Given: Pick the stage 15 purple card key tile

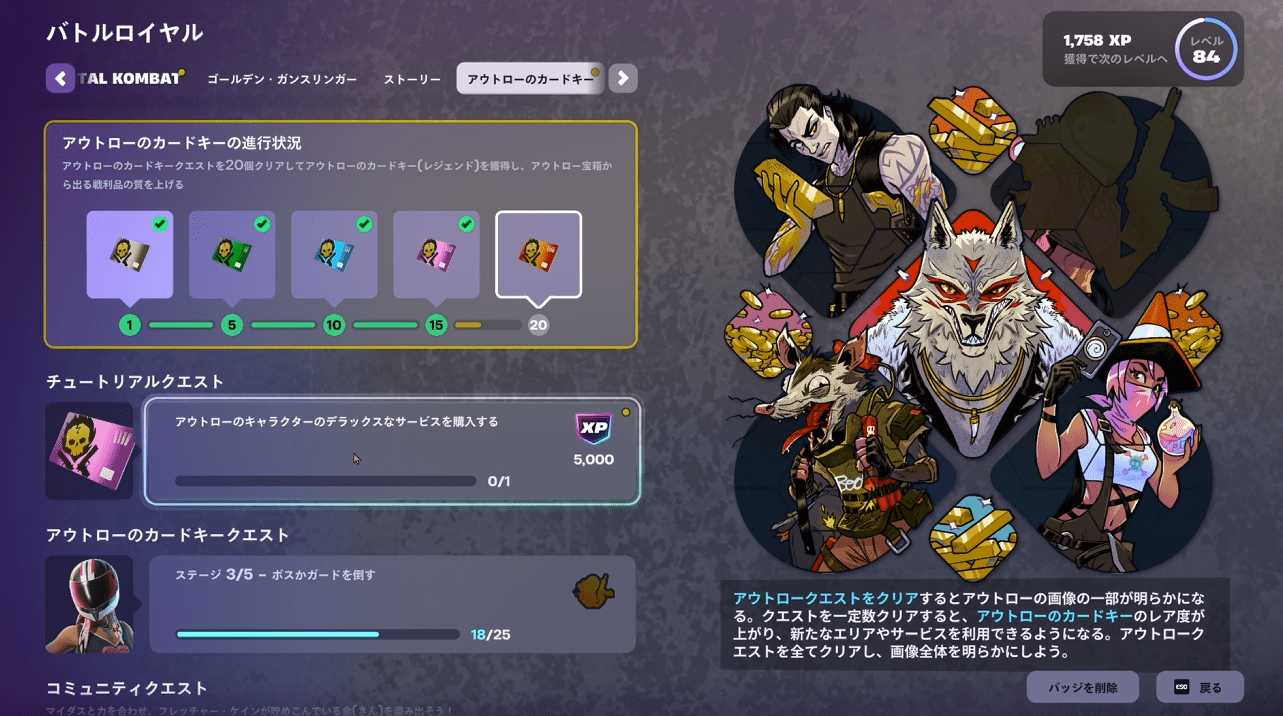Looking at the screenshot, I should pos(436,254).
